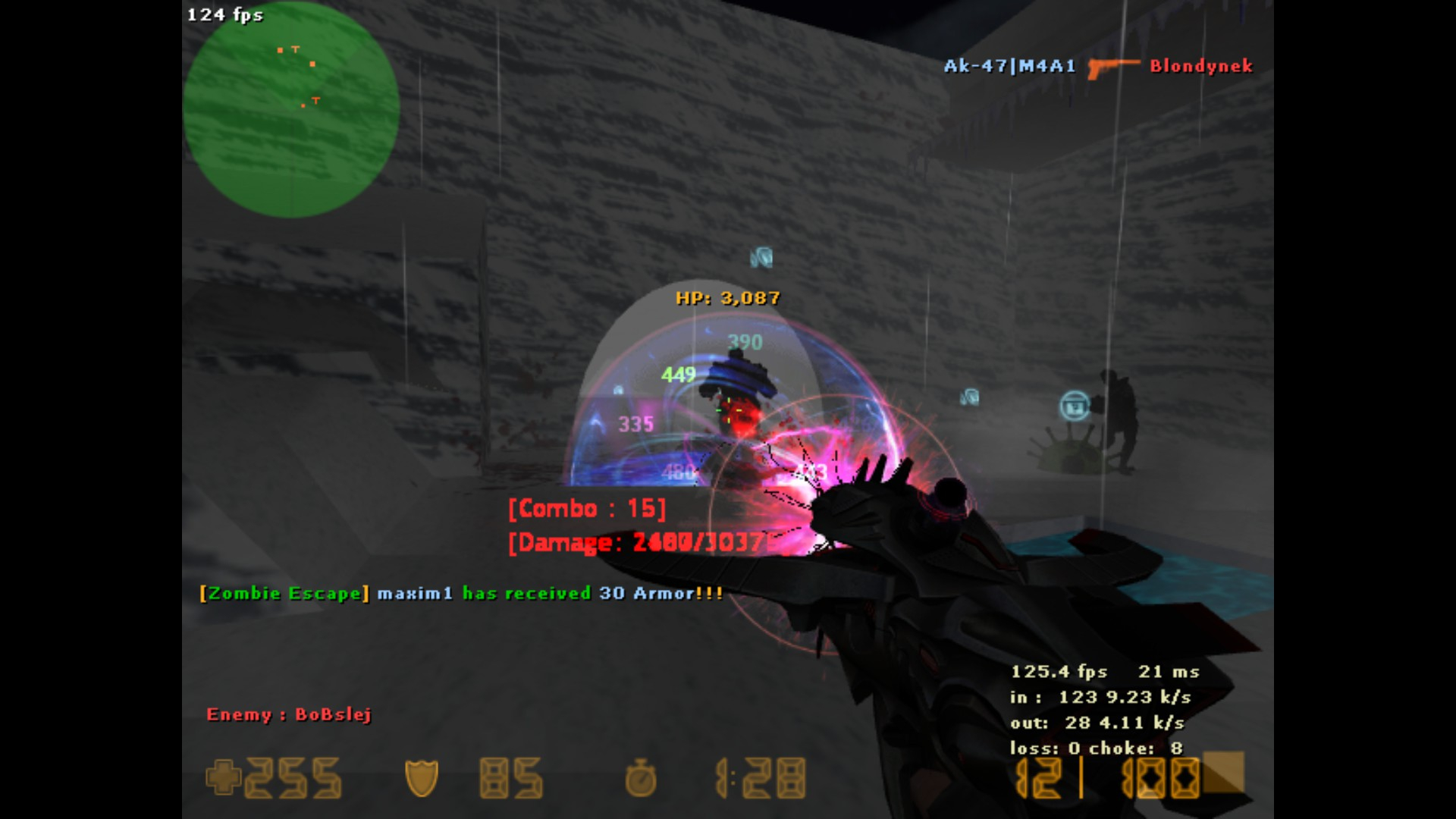The image size is (1456, 819).
Task: Click the round timer stopwatch icon
Action: click(641, 778)
